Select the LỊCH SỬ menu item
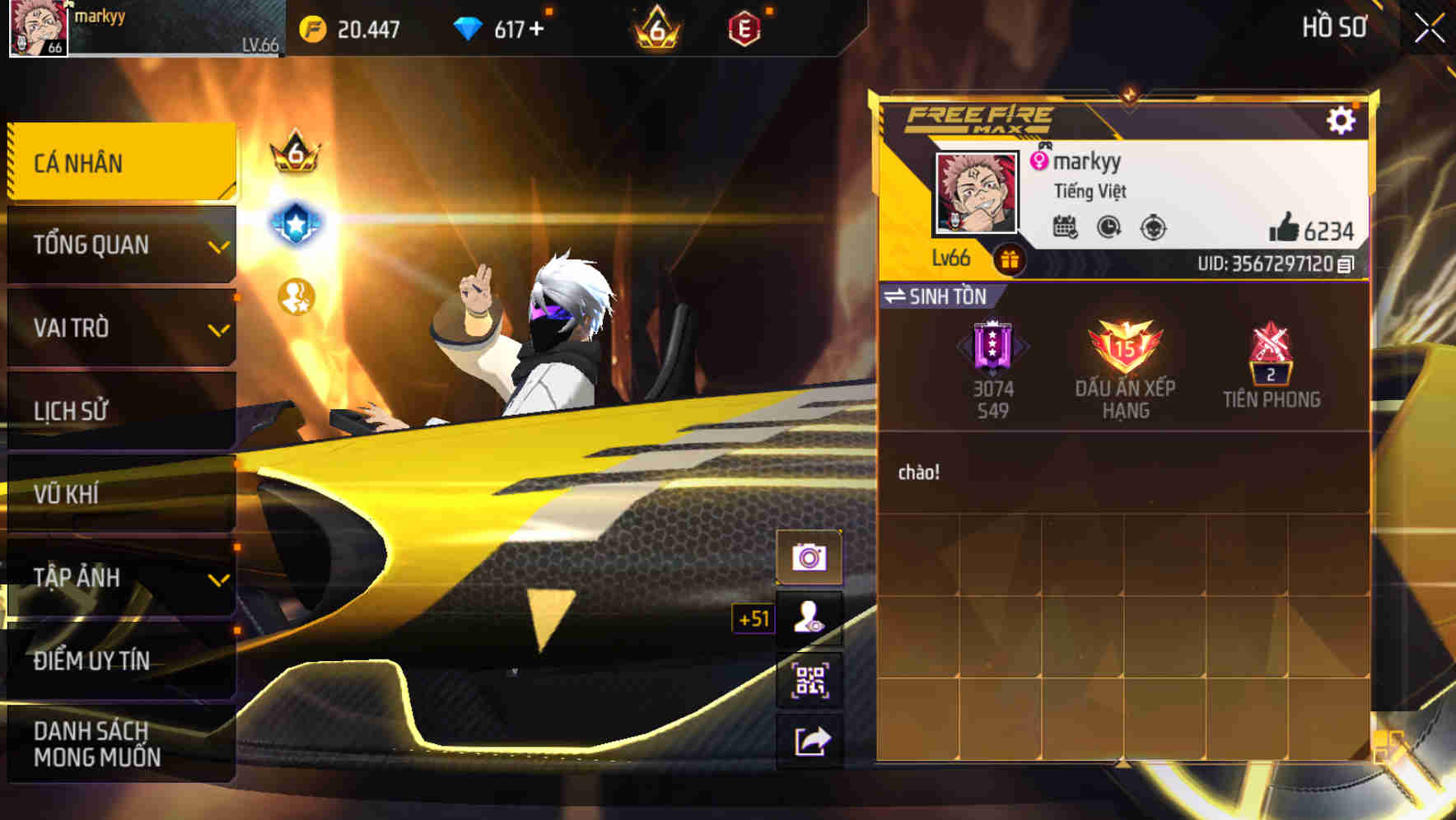The height and width of the screenshot is (820, 1456). coord(115,411)
